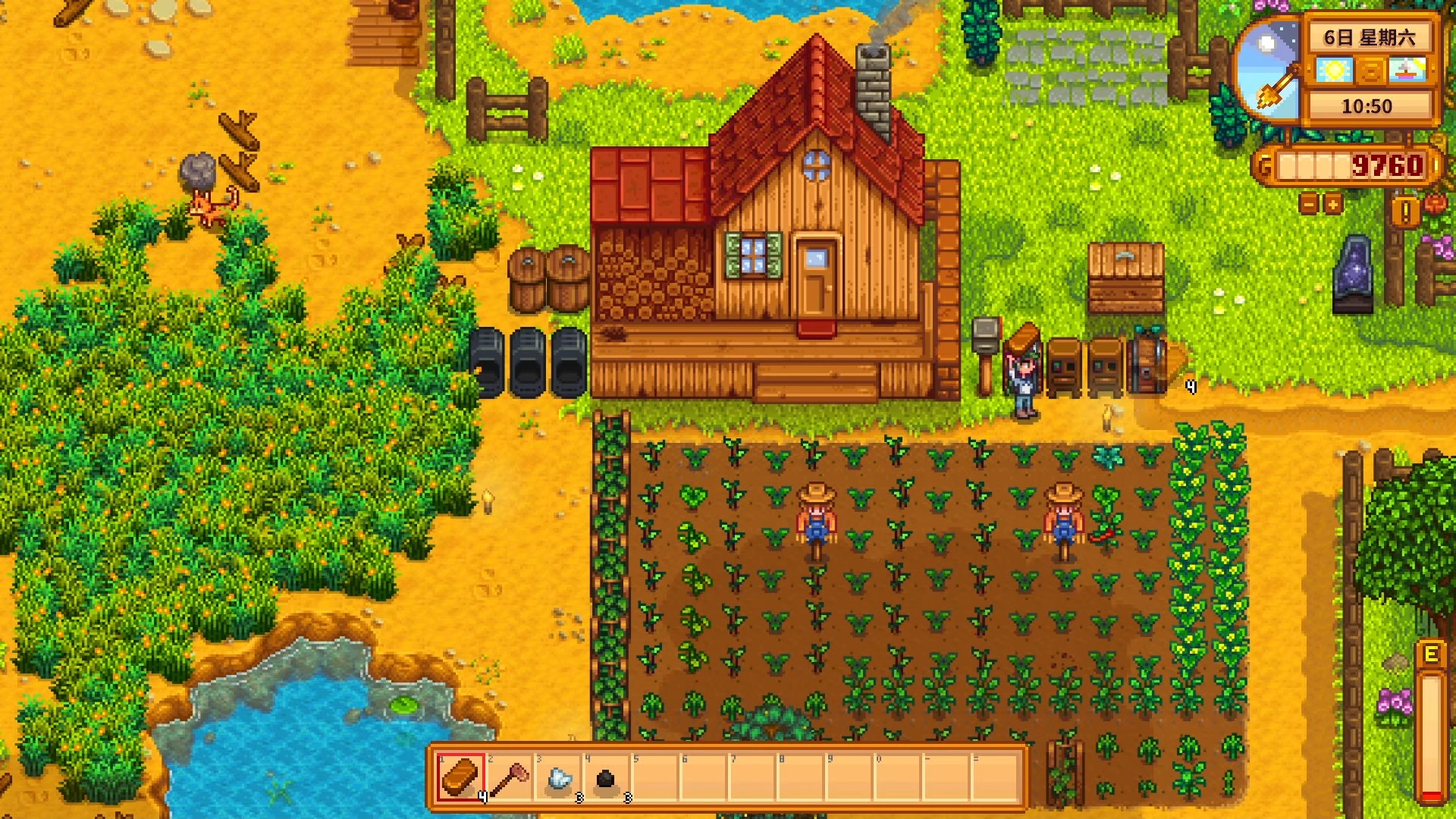Select the copper bar hotbar slot
Viewport: 1456px width, 819px height.
[460, 777]
